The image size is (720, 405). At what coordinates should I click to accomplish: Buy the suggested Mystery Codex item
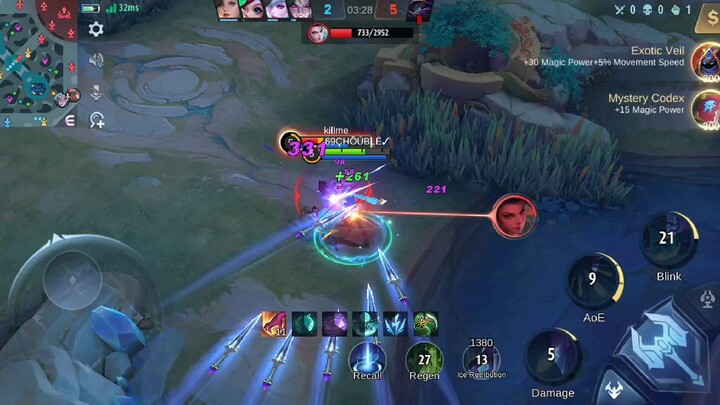(x=704, y=105)
